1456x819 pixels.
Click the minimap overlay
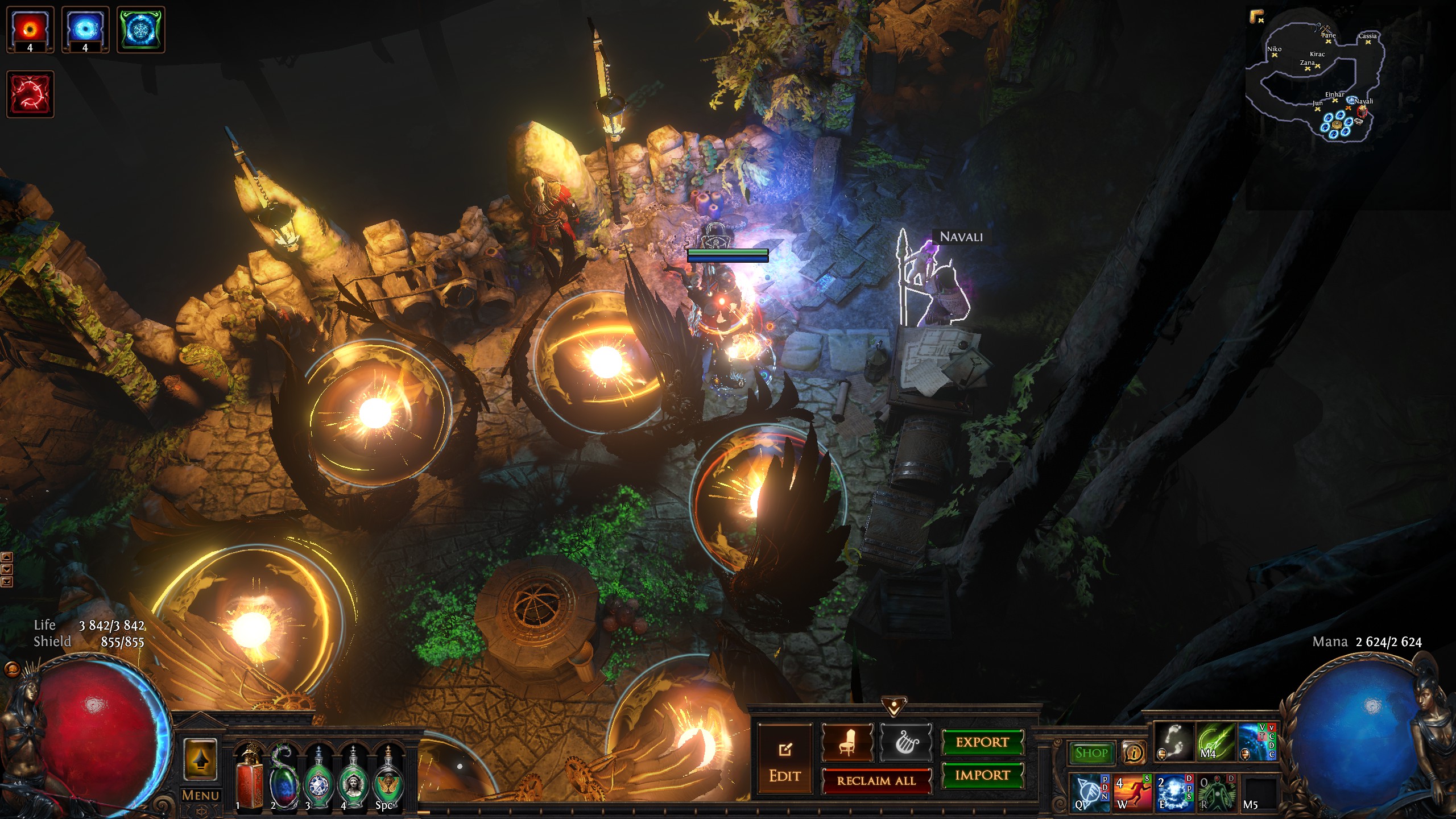point(1318,80)
